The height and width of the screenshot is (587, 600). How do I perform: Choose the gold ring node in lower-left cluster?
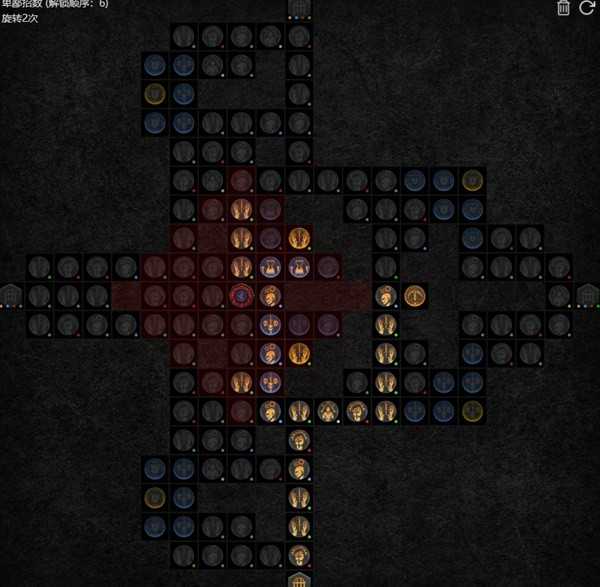click(x=154, y=497)
